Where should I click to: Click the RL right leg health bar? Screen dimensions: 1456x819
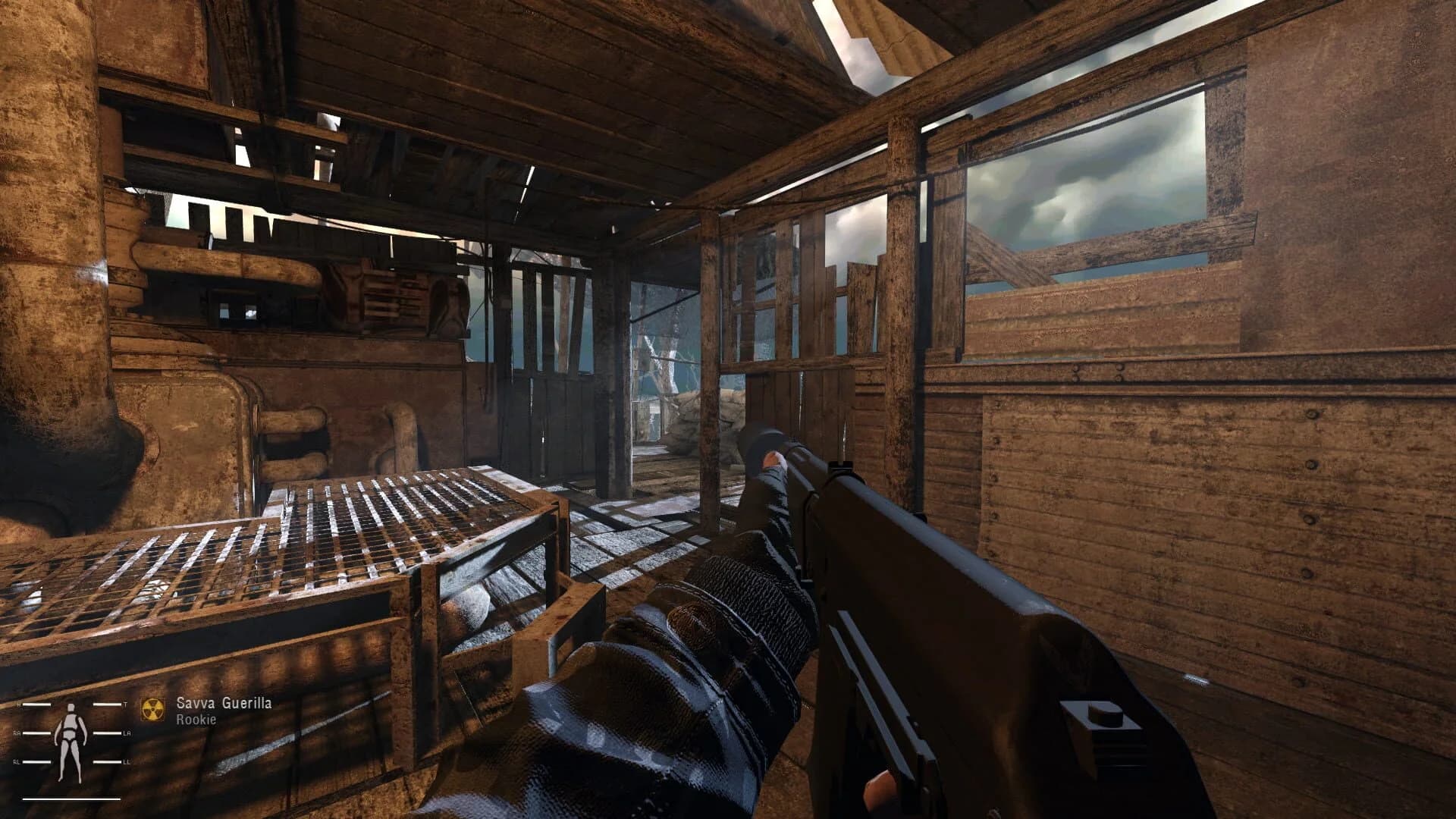click(x=36, y=761)
